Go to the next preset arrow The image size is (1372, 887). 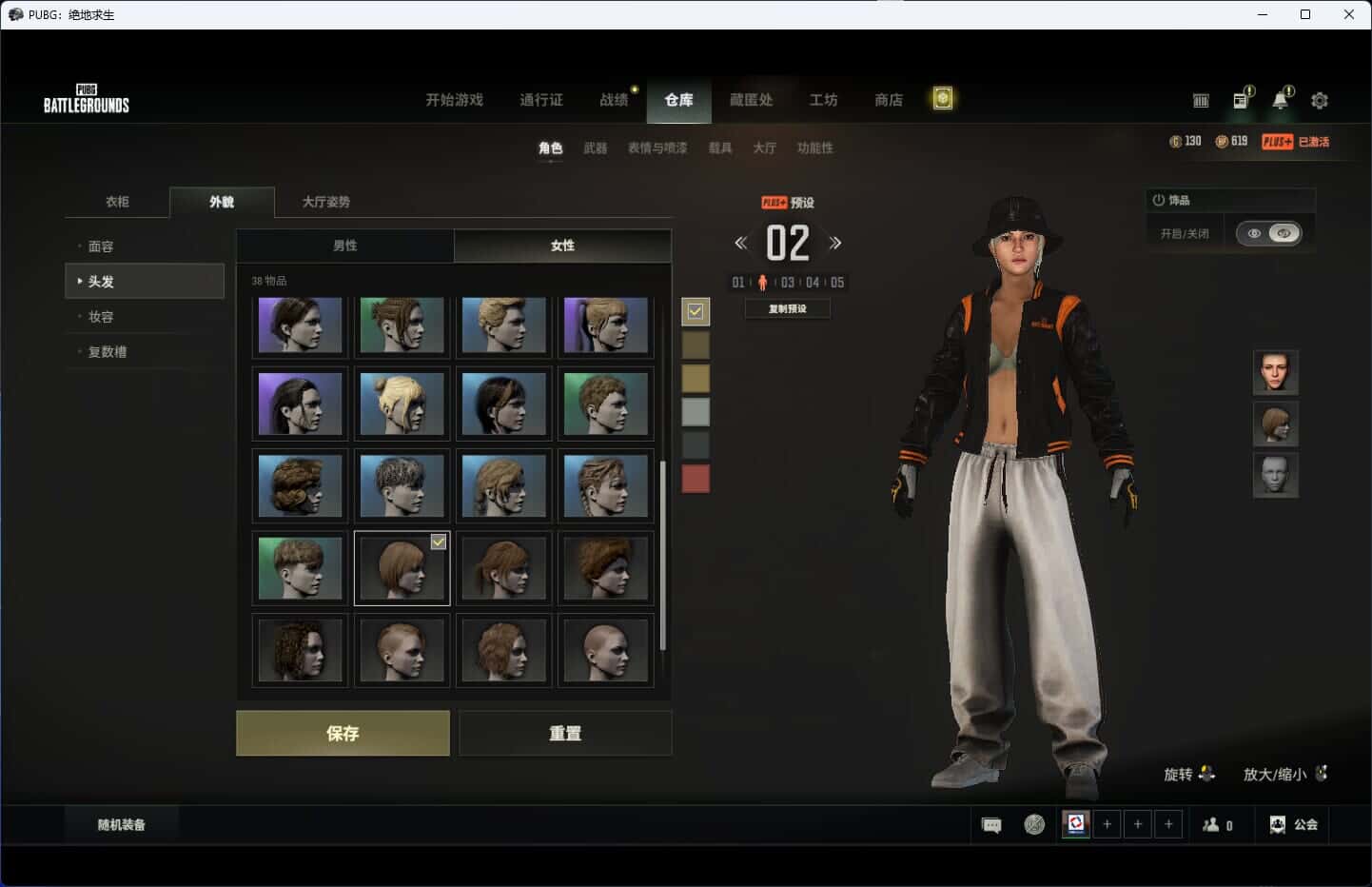coord(835,243)
